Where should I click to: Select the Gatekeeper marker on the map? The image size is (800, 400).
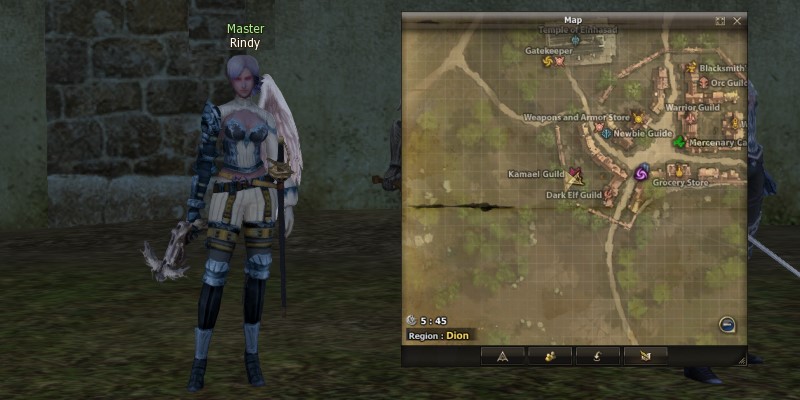pyautogui.click(x=548, y=61)
